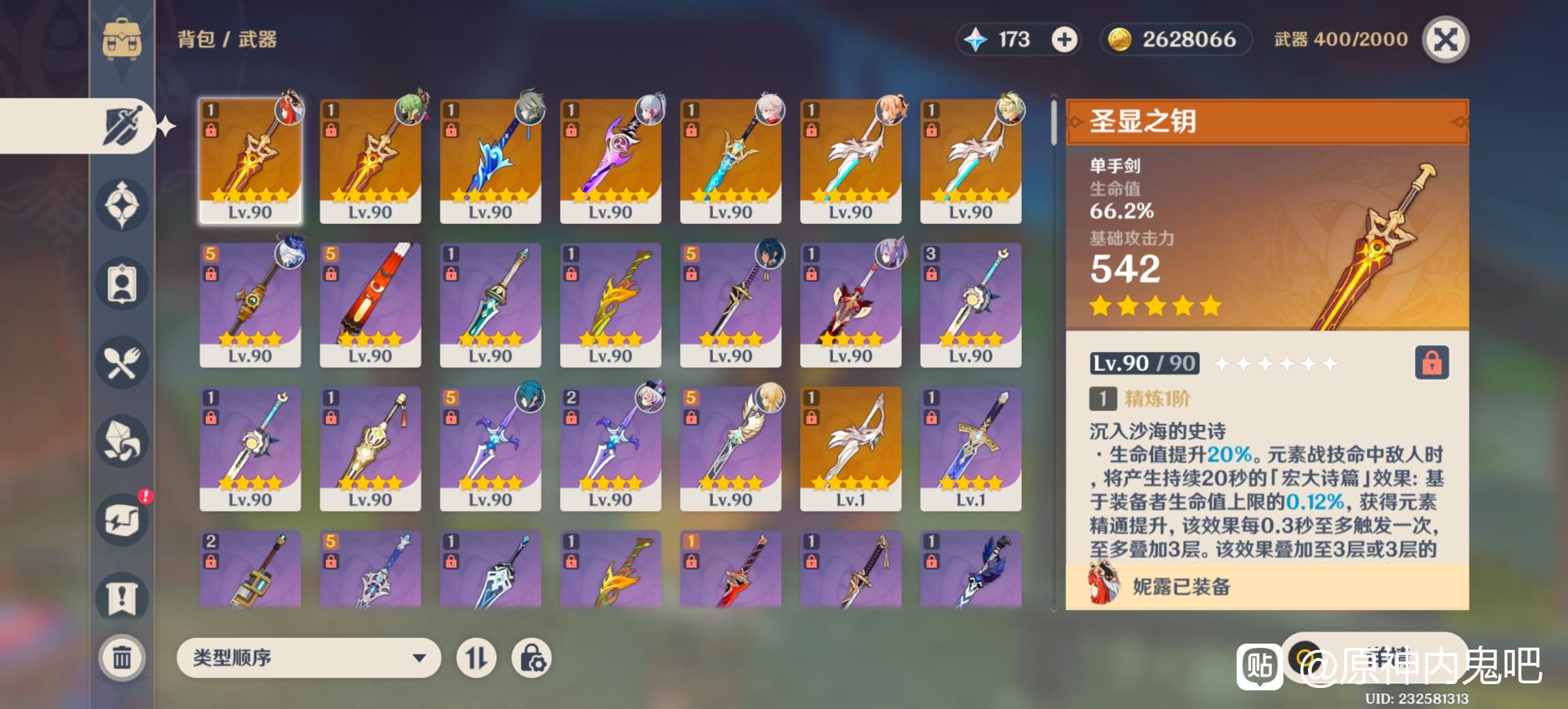Switch to the Materials tab with crystal flower
1568x709 pixels.
click(122, 441)
